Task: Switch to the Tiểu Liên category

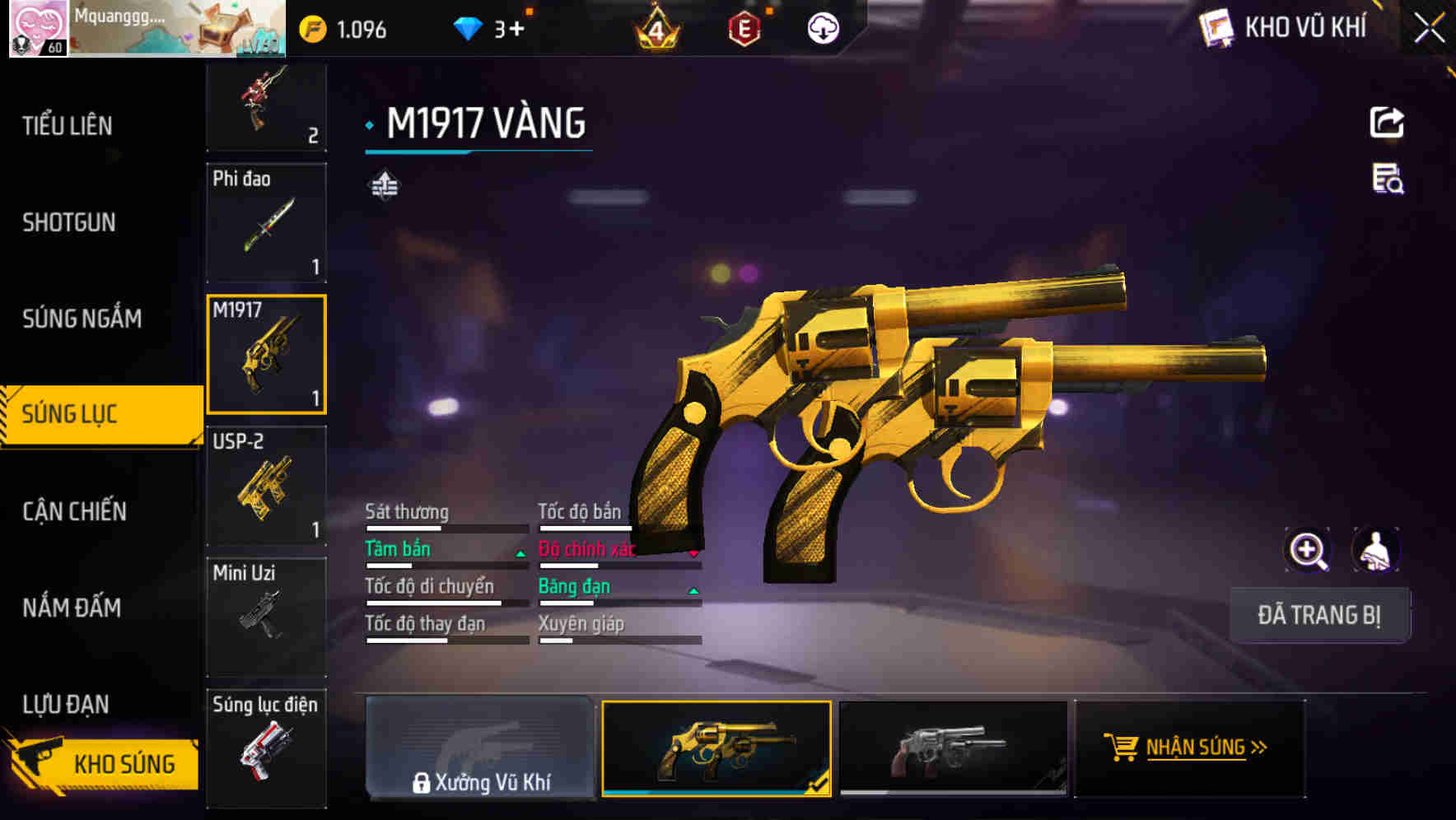Action: click(68, 126)
